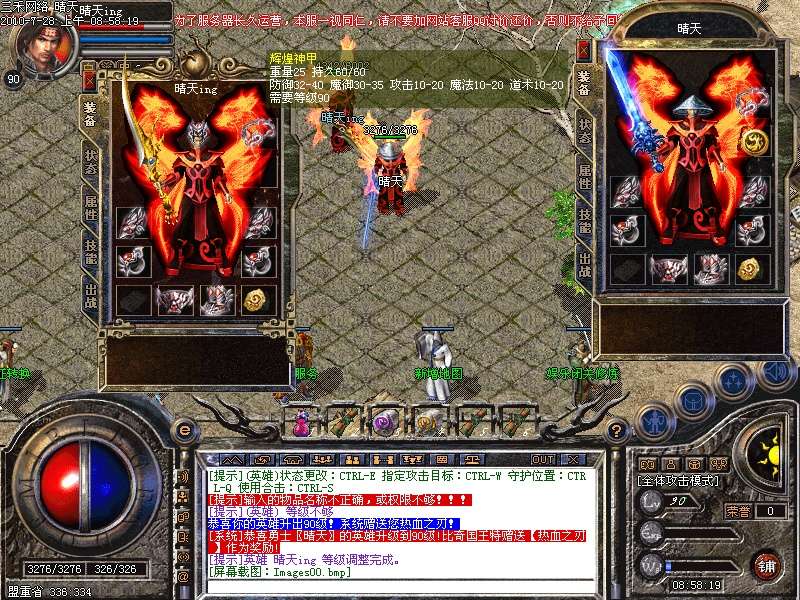
Task: Switch to the 状态 tab in 晴天 panel
Action: click(585, 129)
